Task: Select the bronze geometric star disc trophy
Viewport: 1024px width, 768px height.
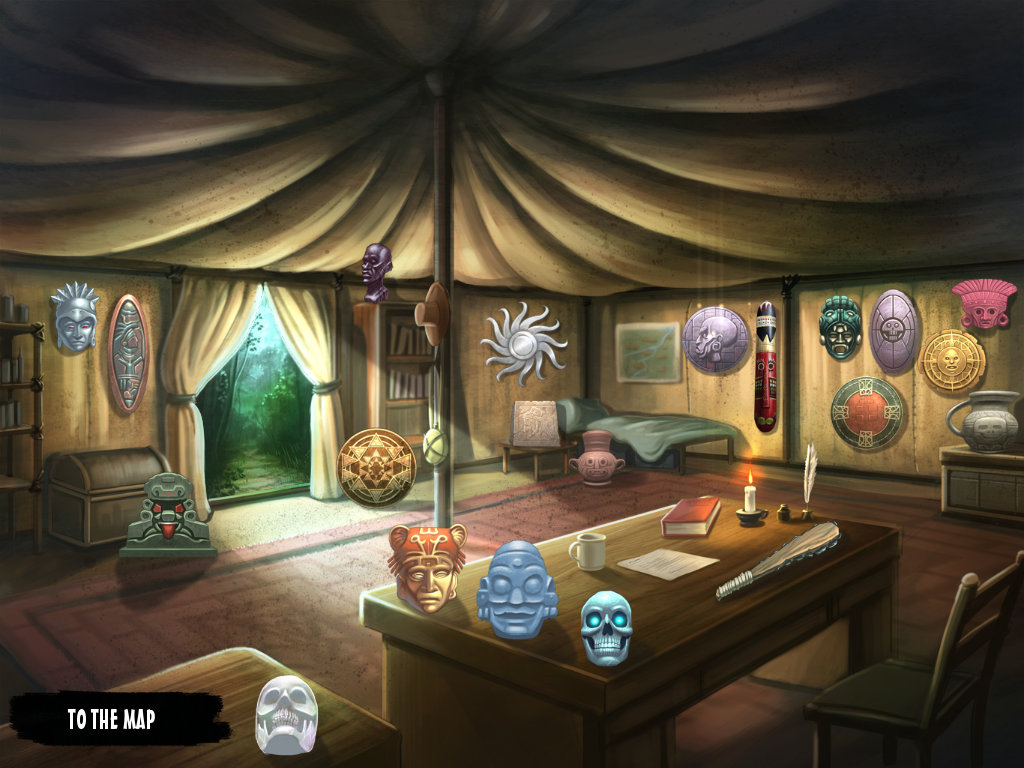Action: click(x=376, y=467)
